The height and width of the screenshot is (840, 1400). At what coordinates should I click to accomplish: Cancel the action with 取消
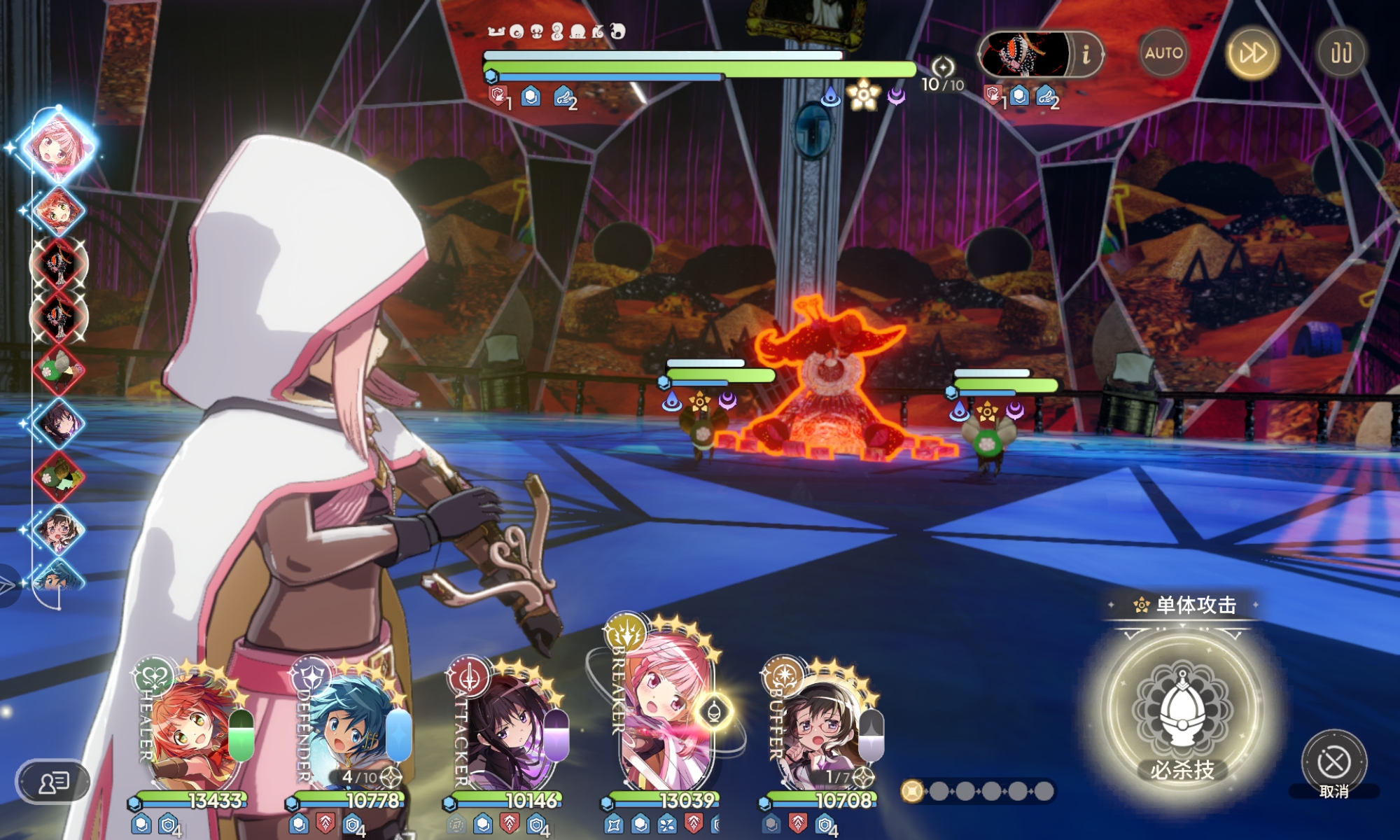1333,764
